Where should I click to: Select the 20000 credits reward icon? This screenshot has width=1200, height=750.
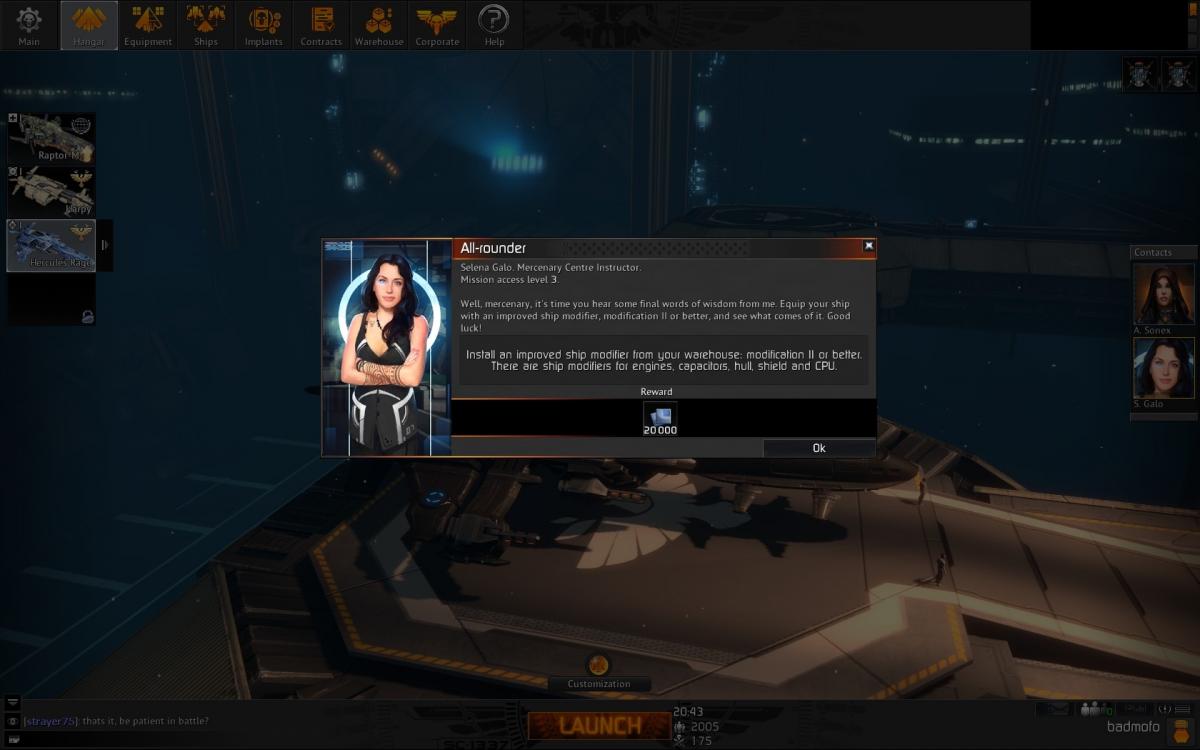point(660,418)
